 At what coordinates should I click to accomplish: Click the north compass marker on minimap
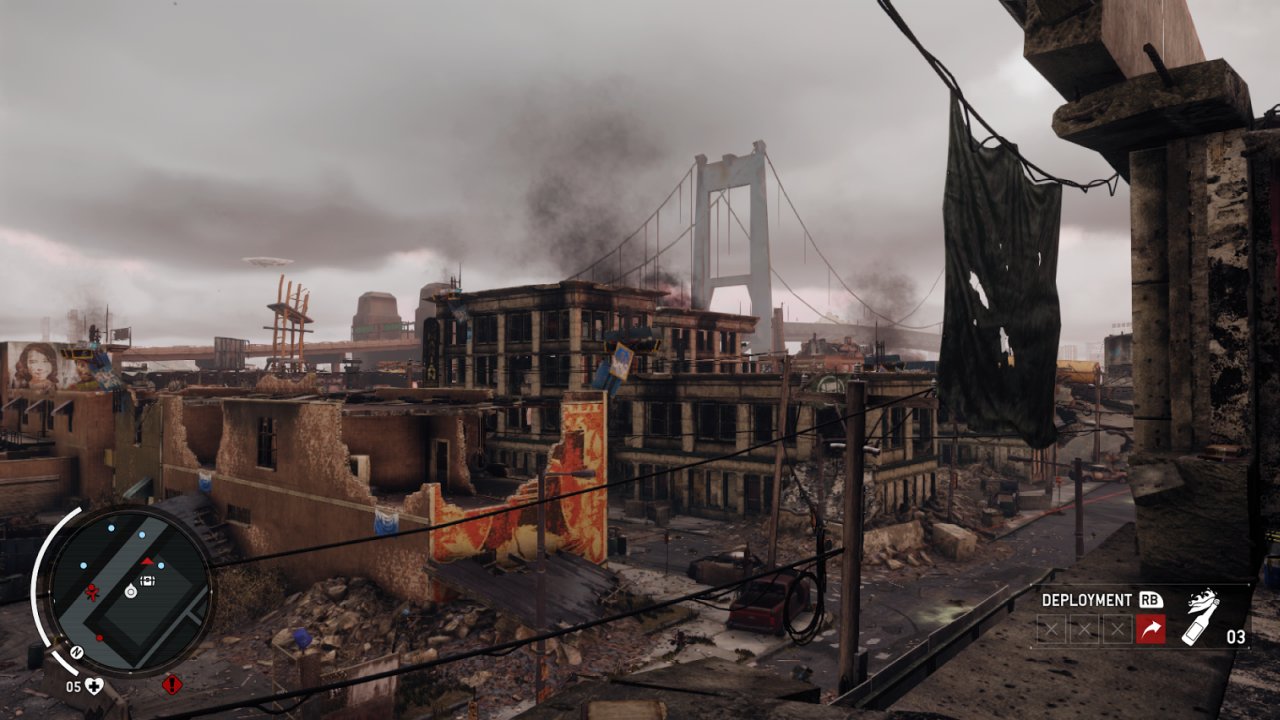76,652
